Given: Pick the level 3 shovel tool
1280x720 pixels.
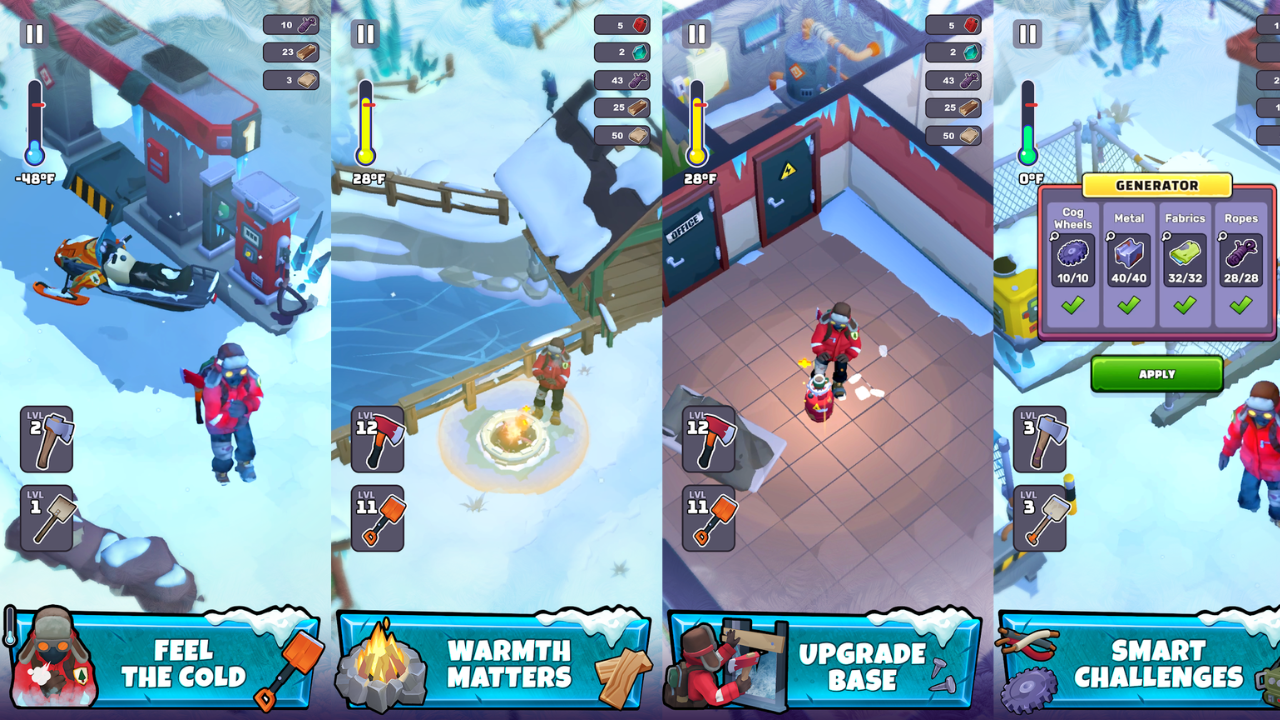Looking at the screenshot, I should point(1039,518).
